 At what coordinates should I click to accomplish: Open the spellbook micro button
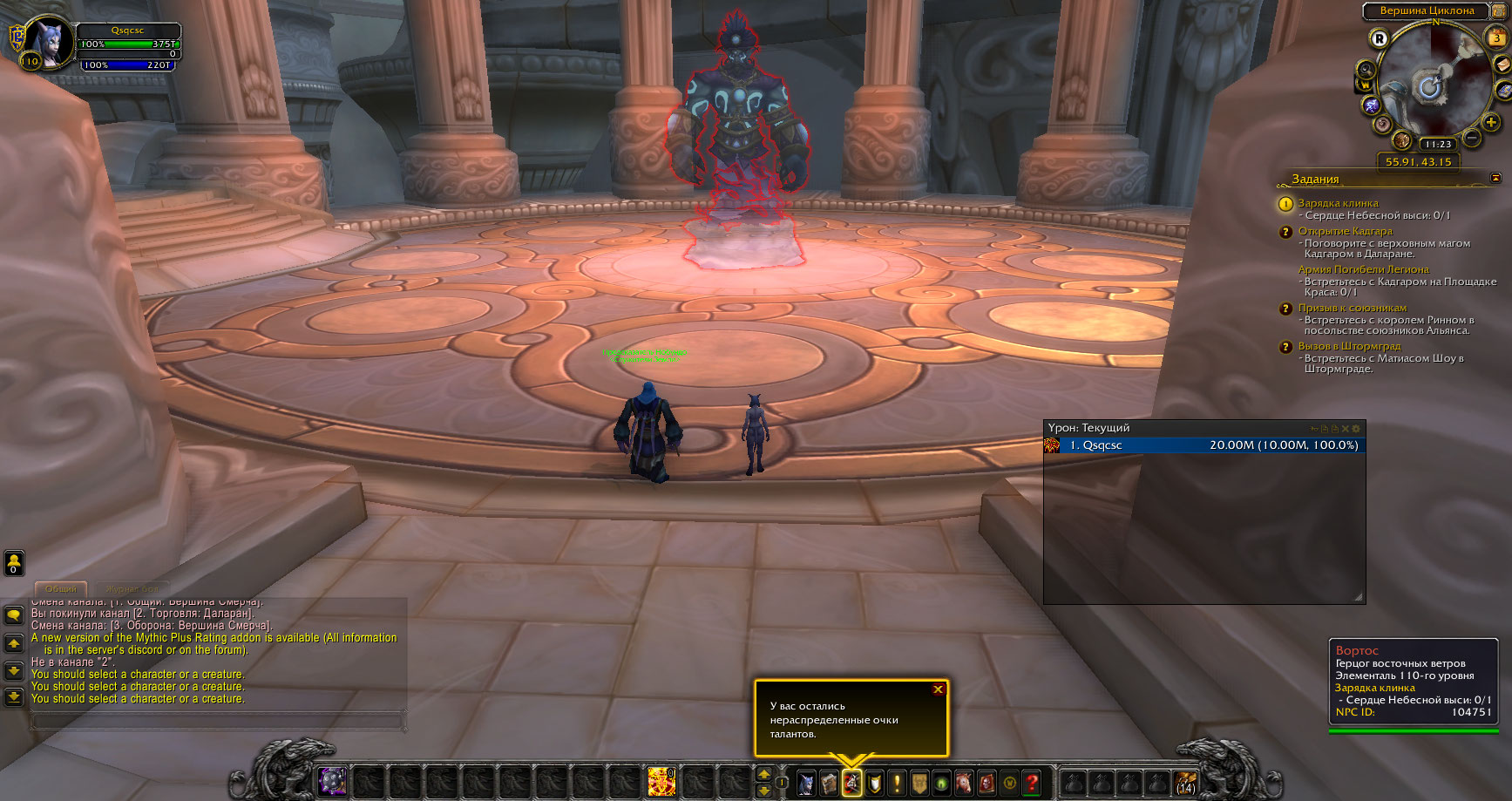point(829,783)
